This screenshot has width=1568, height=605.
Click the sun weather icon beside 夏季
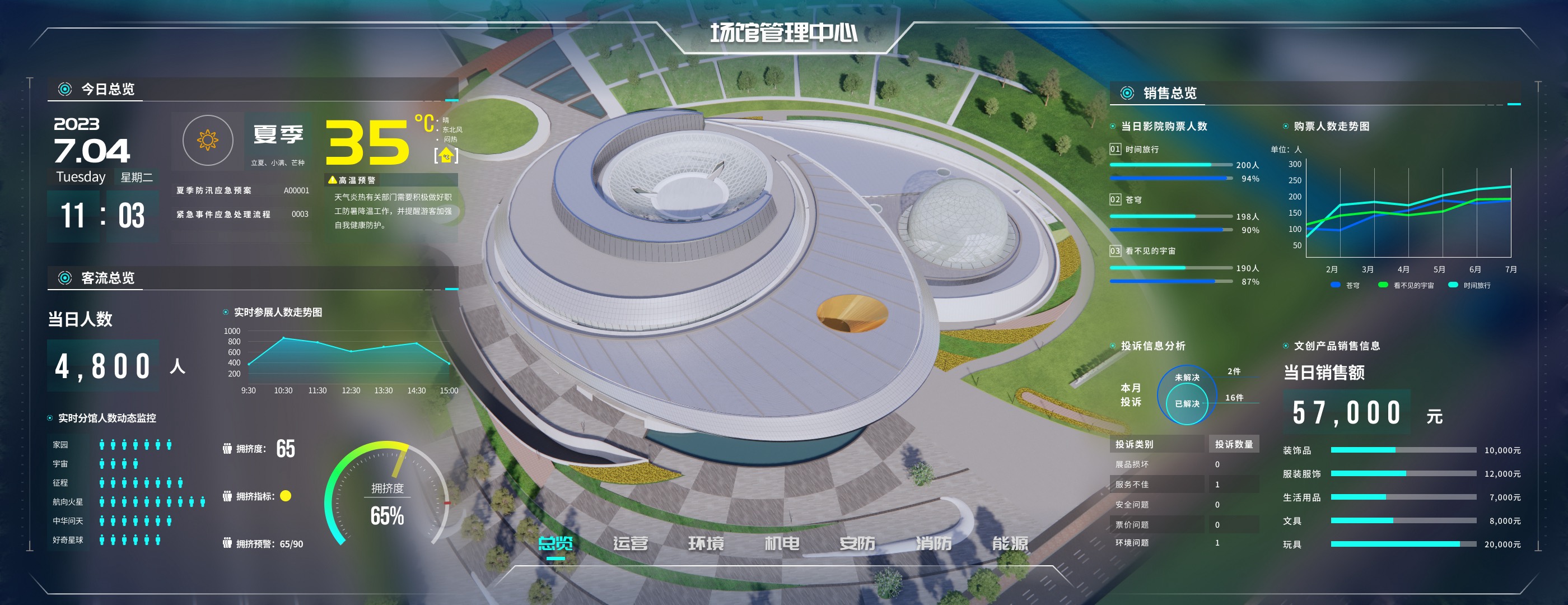pos(209,140)
